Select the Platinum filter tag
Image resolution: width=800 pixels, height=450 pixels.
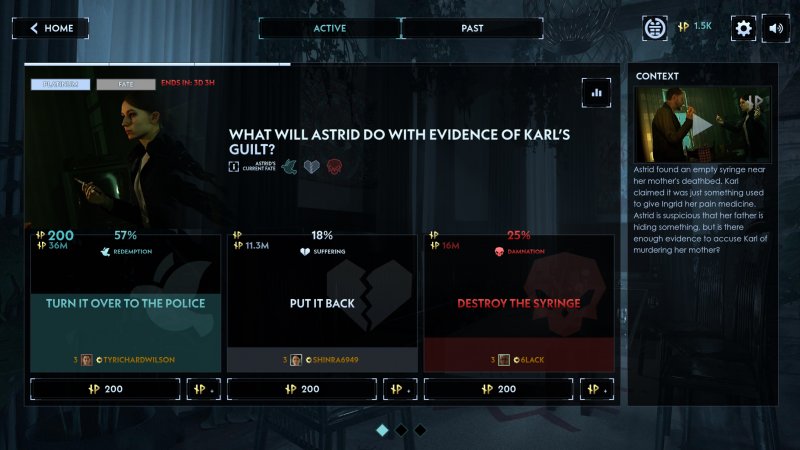click(61, 85)
